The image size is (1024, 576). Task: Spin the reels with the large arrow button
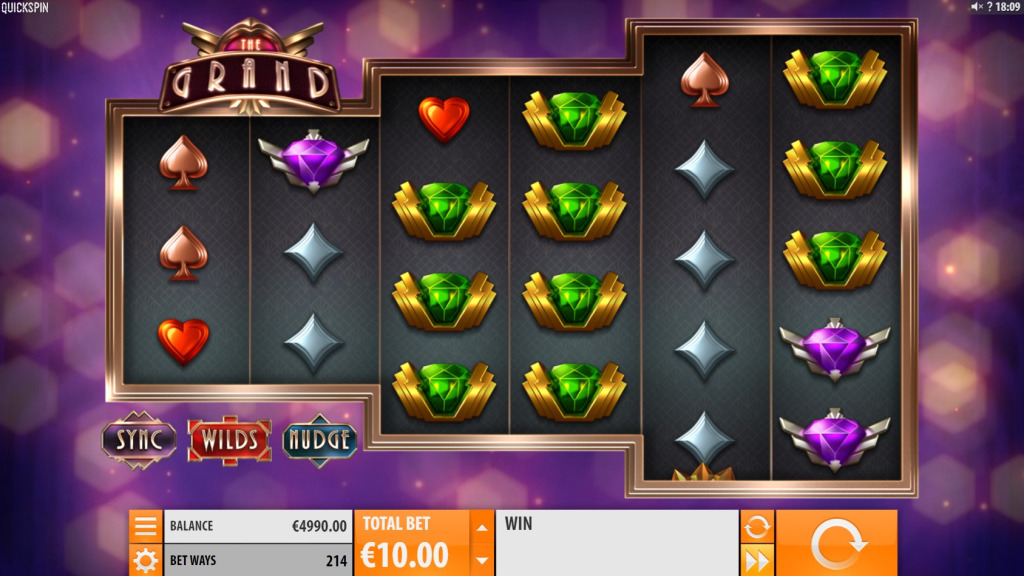tap(836, 543)
